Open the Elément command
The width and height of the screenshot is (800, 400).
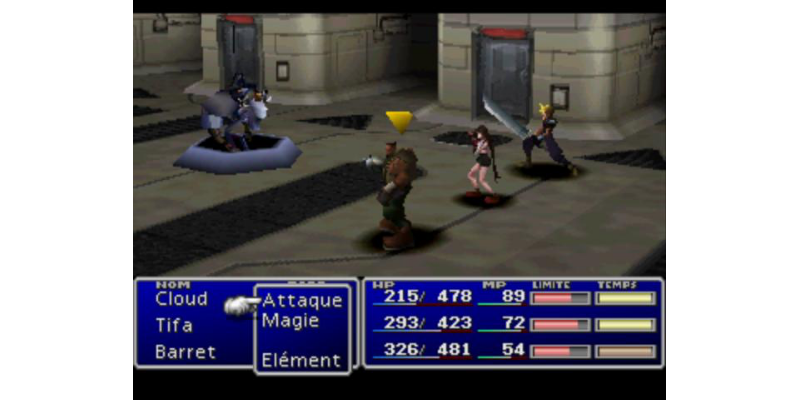coord(301,360)
